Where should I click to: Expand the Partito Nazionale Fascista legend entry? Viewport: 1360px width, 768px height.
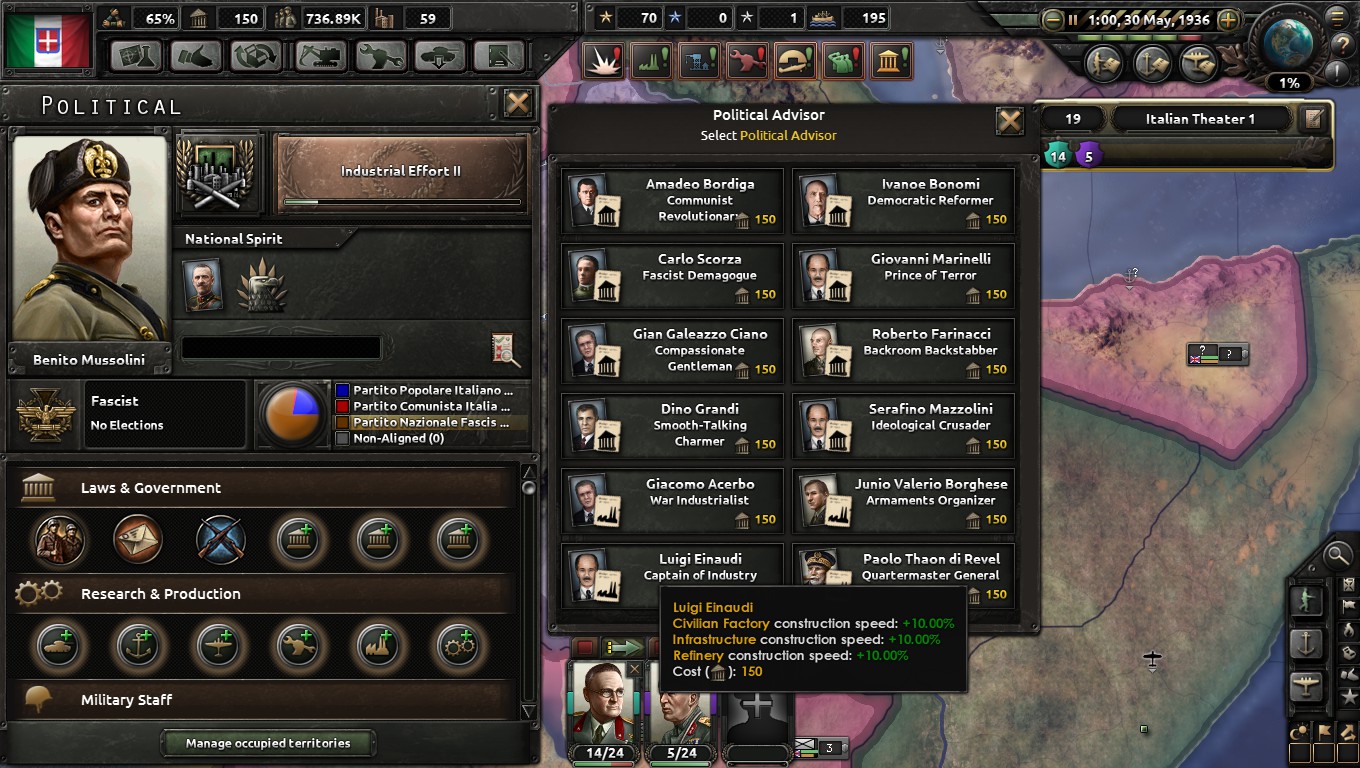(x=430, y=424)
